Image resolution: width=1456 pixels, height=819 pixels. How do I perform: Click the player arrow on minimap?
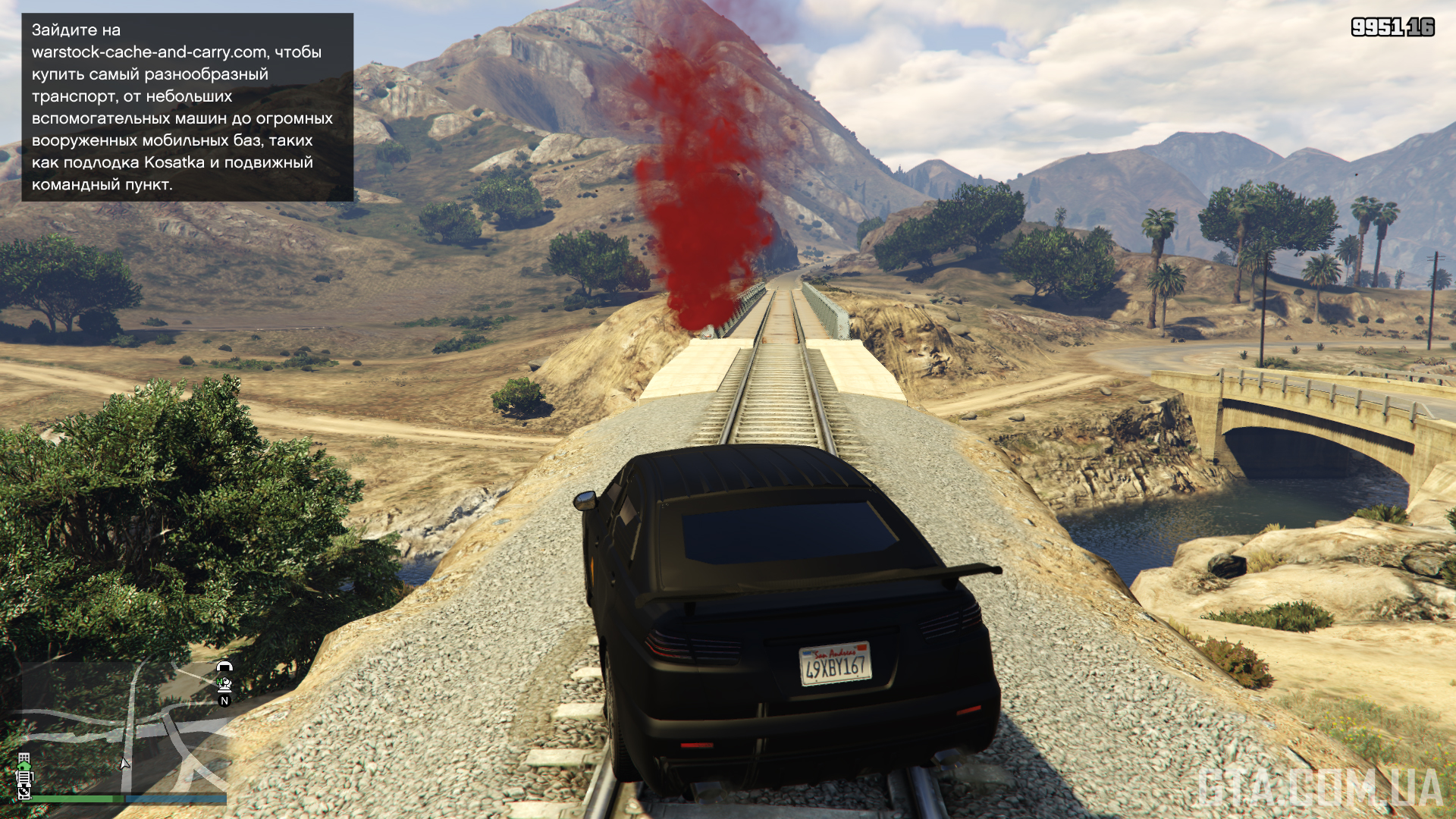tap(124, 764)
